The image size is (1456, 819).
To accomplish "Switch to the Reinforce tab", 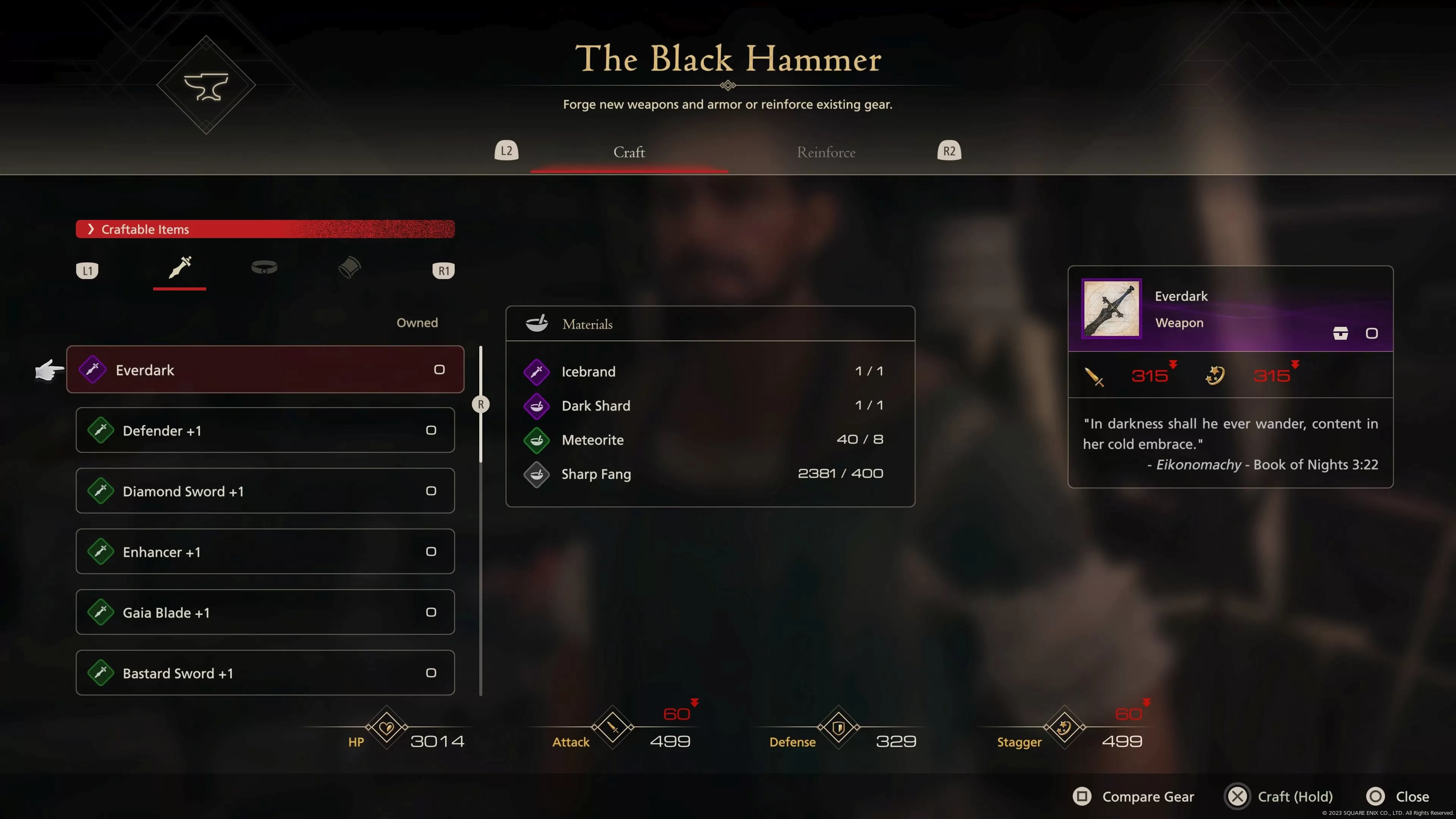I will 826,152.
